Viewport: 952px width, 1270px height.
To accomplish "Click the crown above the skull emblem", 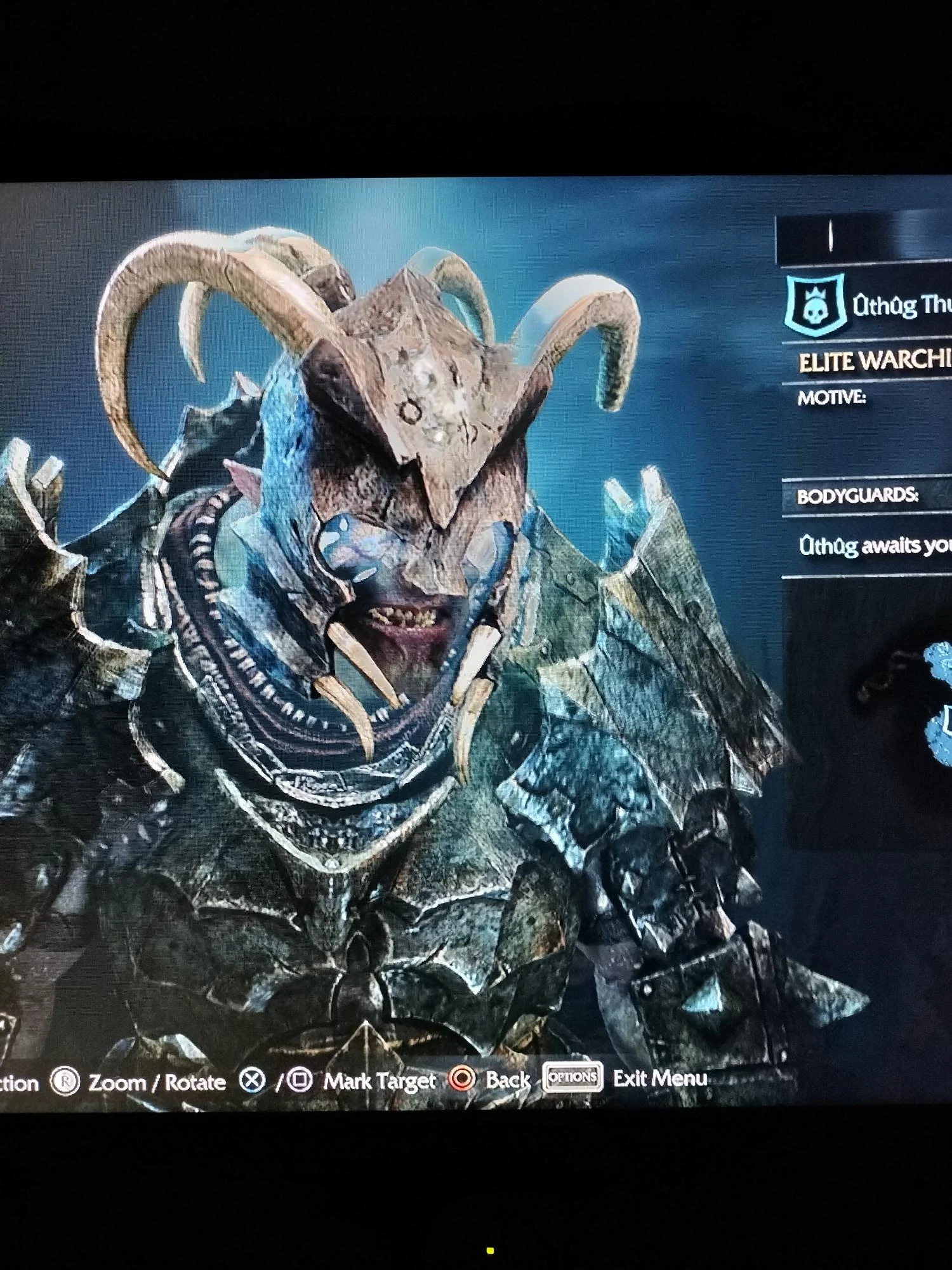I will (x=816, y=293).
